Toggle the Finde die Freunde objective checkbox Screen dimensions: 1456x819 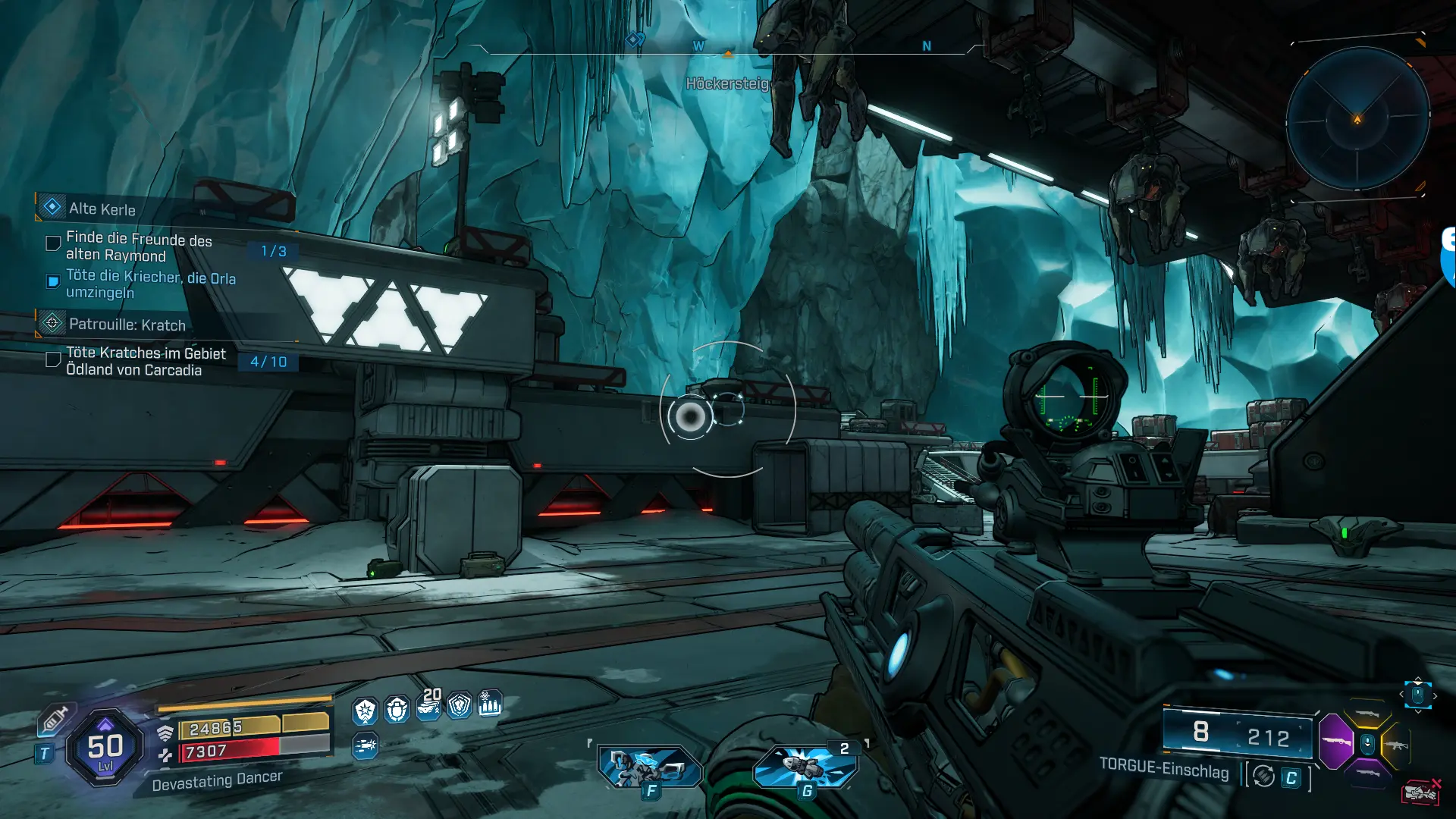coord(53,243)
